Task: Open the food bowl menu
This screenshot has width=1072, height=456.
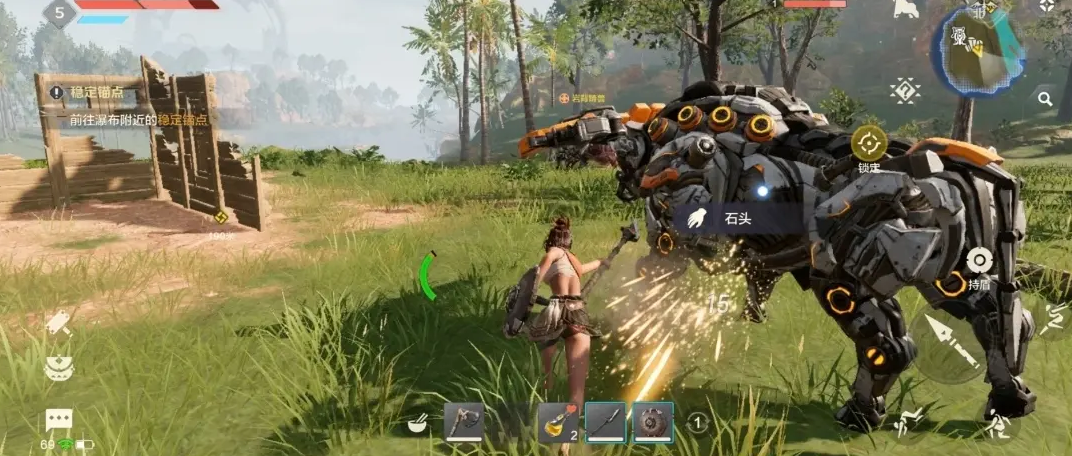Action: [418, 425]
